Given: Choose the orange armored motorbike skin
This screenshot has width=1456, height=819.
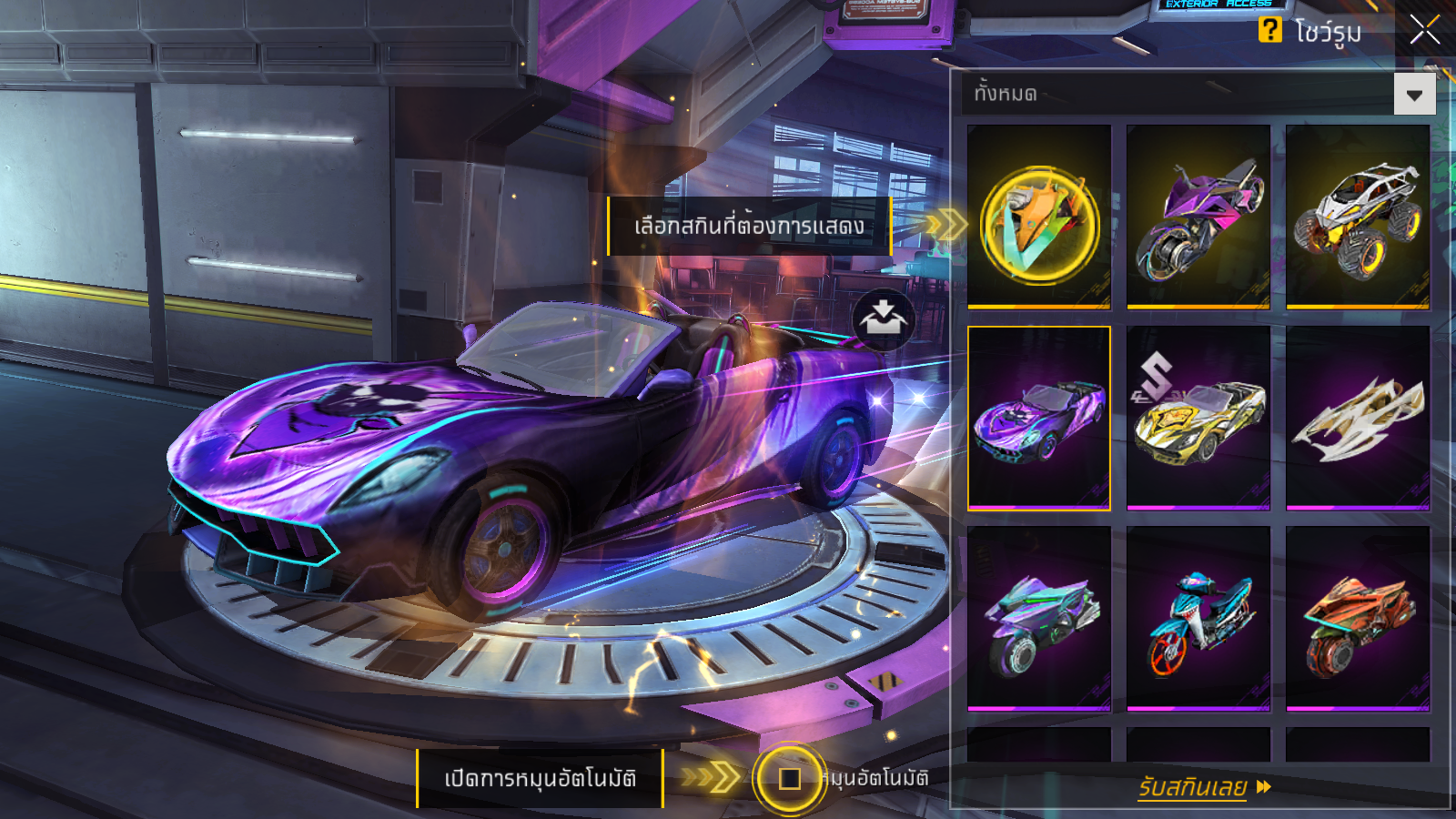Looking at the screenshot, I should click(1358, 619).
